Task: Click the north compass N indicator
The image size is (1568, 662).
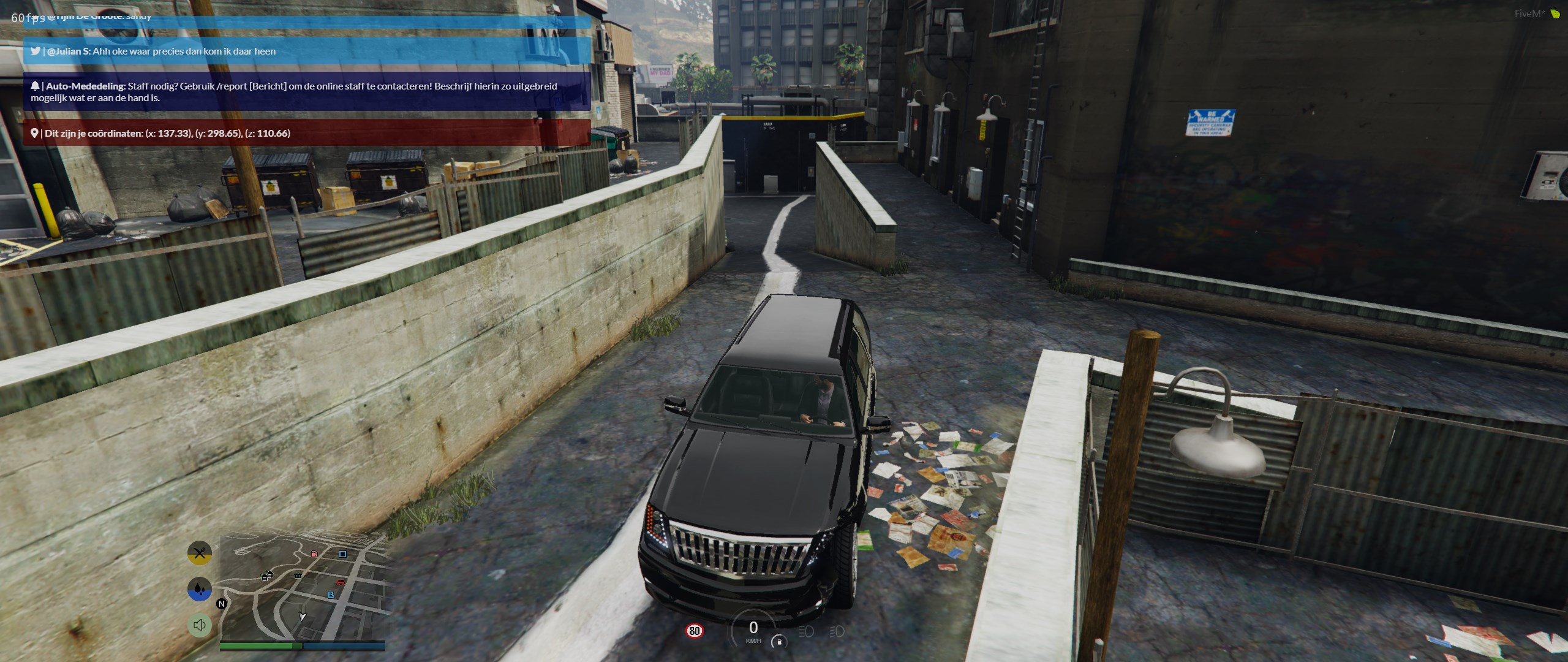Action: point(222,604)
